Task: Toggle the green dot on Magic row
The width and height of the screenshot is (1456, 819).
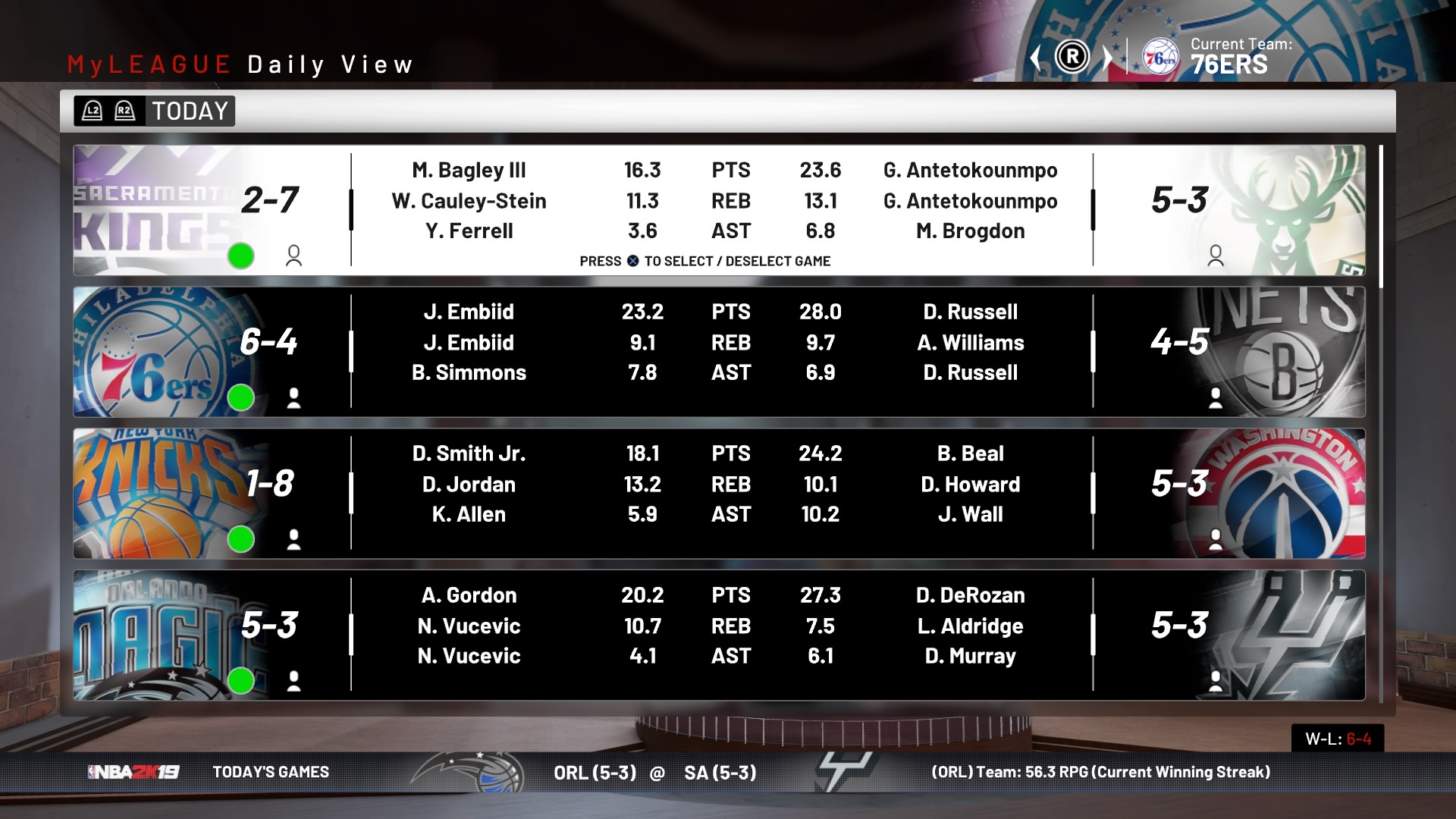Action: pyautogui.click(x=241, y=681)
